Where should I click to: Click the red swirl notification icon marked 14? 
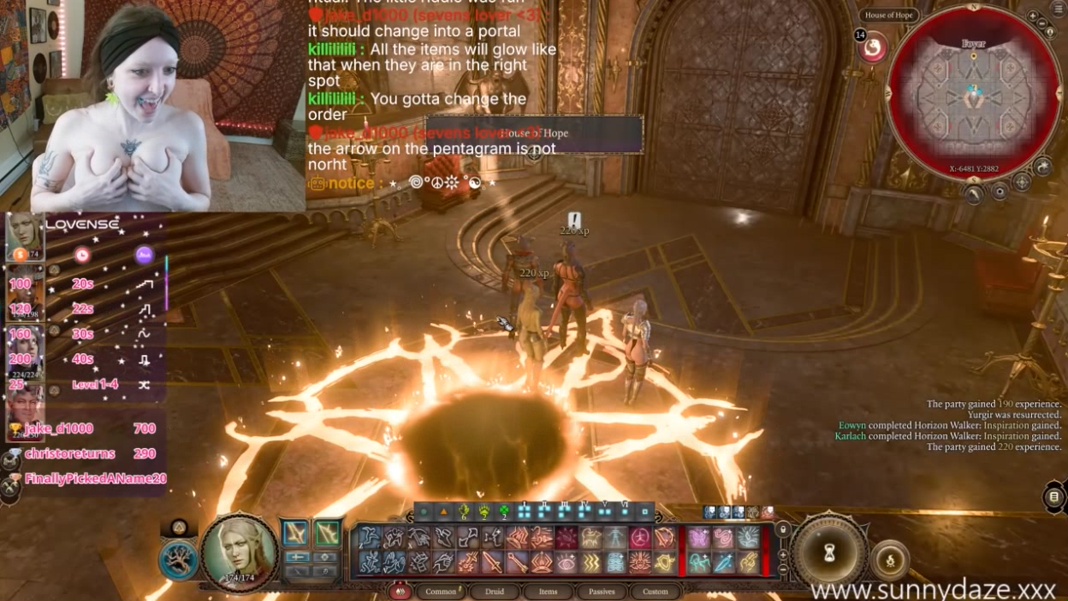(873, 47)
